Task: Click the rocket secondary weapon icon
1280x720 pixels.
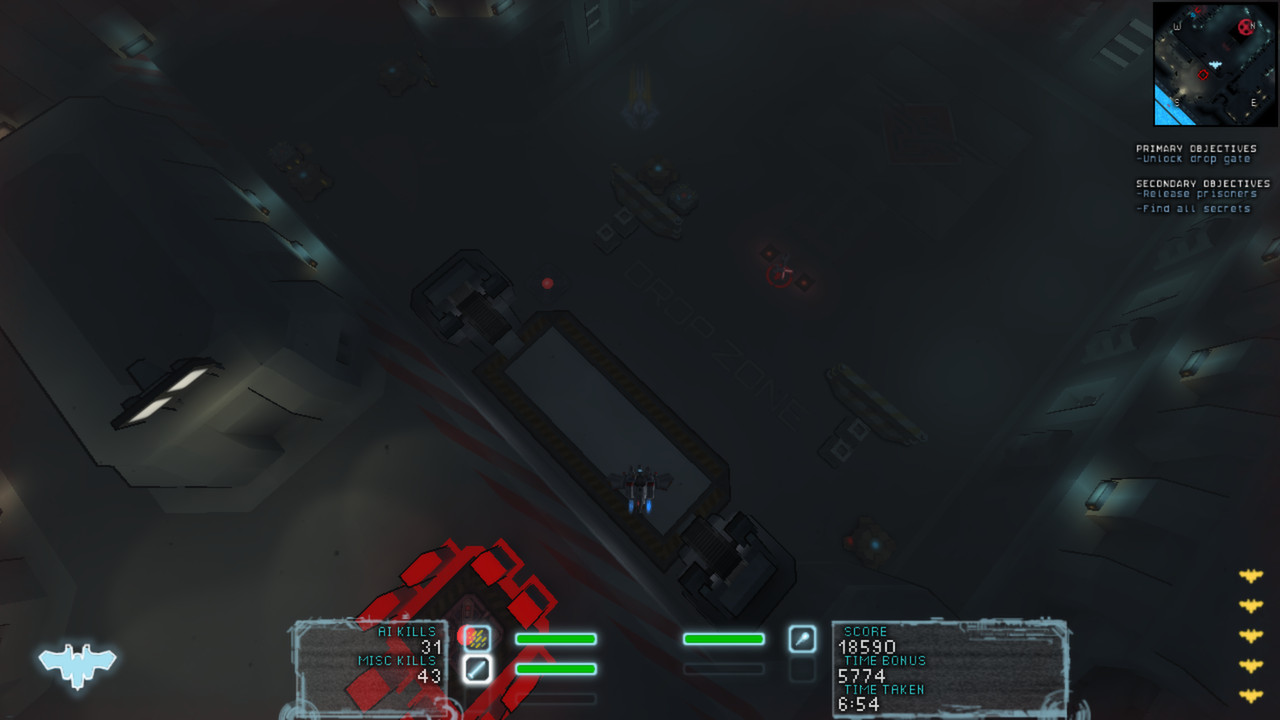Action: pos(803,640)
